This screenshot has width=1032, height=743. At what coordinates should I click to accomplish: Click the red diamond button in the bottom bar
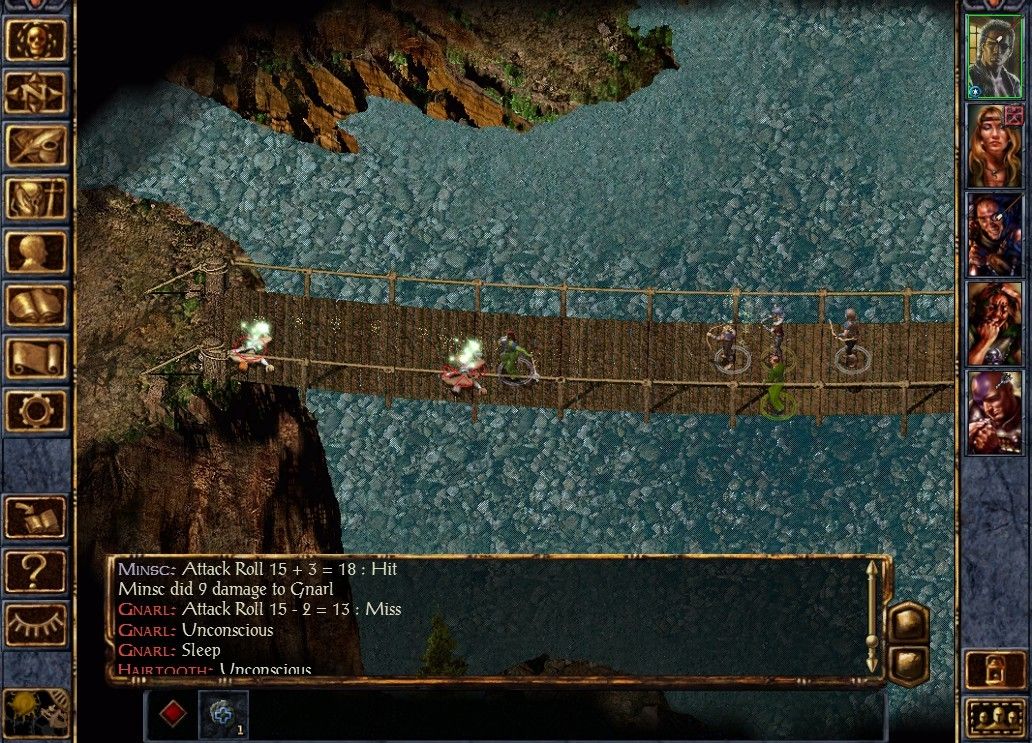pyautogui.click(x=173, y=714)
